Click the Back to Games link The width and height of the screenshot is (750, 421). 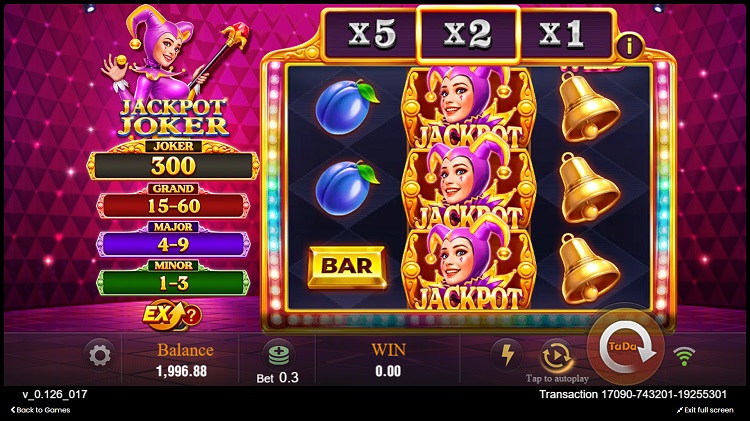click(40, 410)
